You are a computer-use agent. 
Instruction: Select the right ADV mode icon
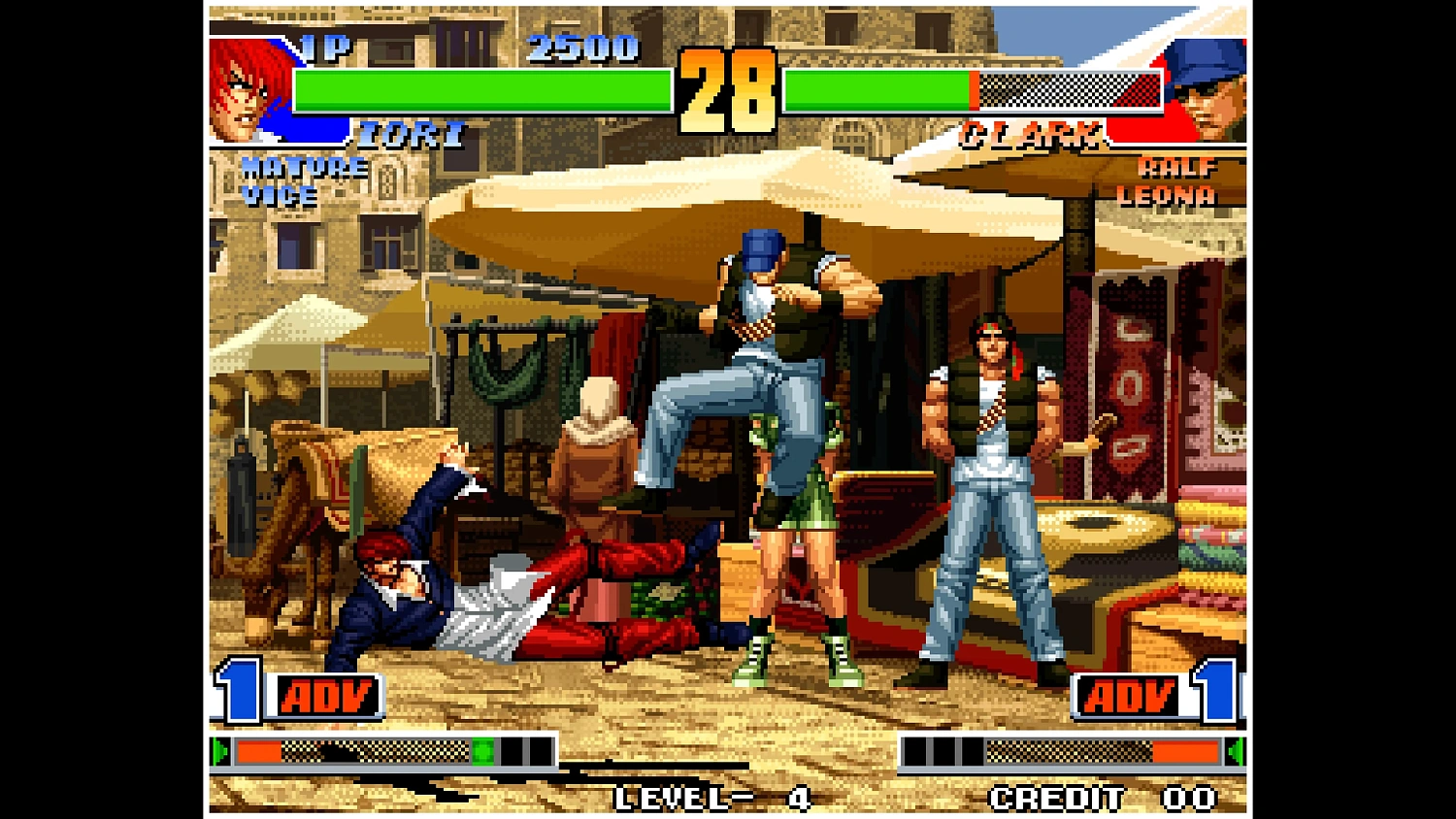(x=1130, y=695)
